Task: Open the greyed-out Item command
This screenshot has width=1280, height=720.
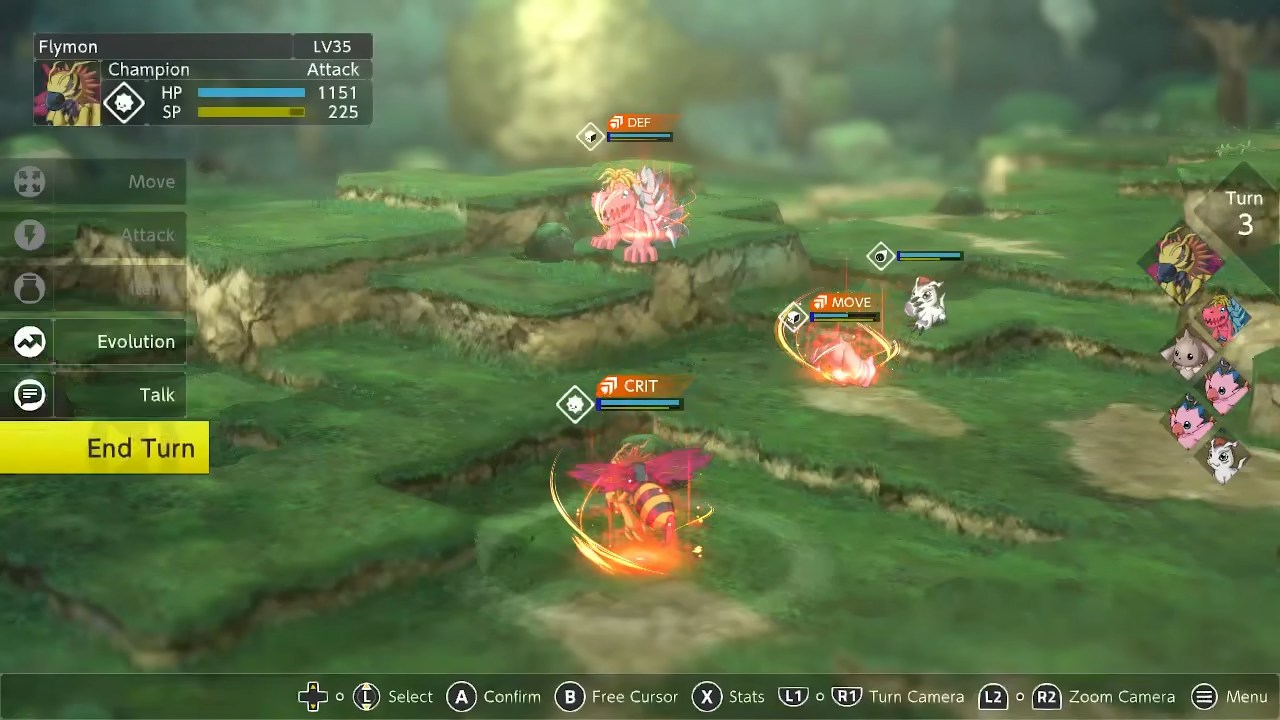Action: (x=95, y=288)
